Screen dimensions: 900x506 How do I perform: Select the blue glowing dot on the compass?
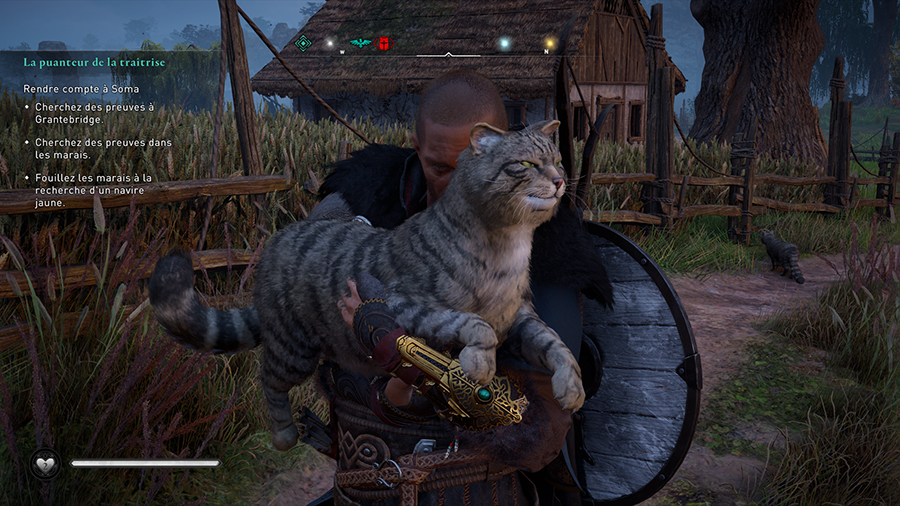504,43
